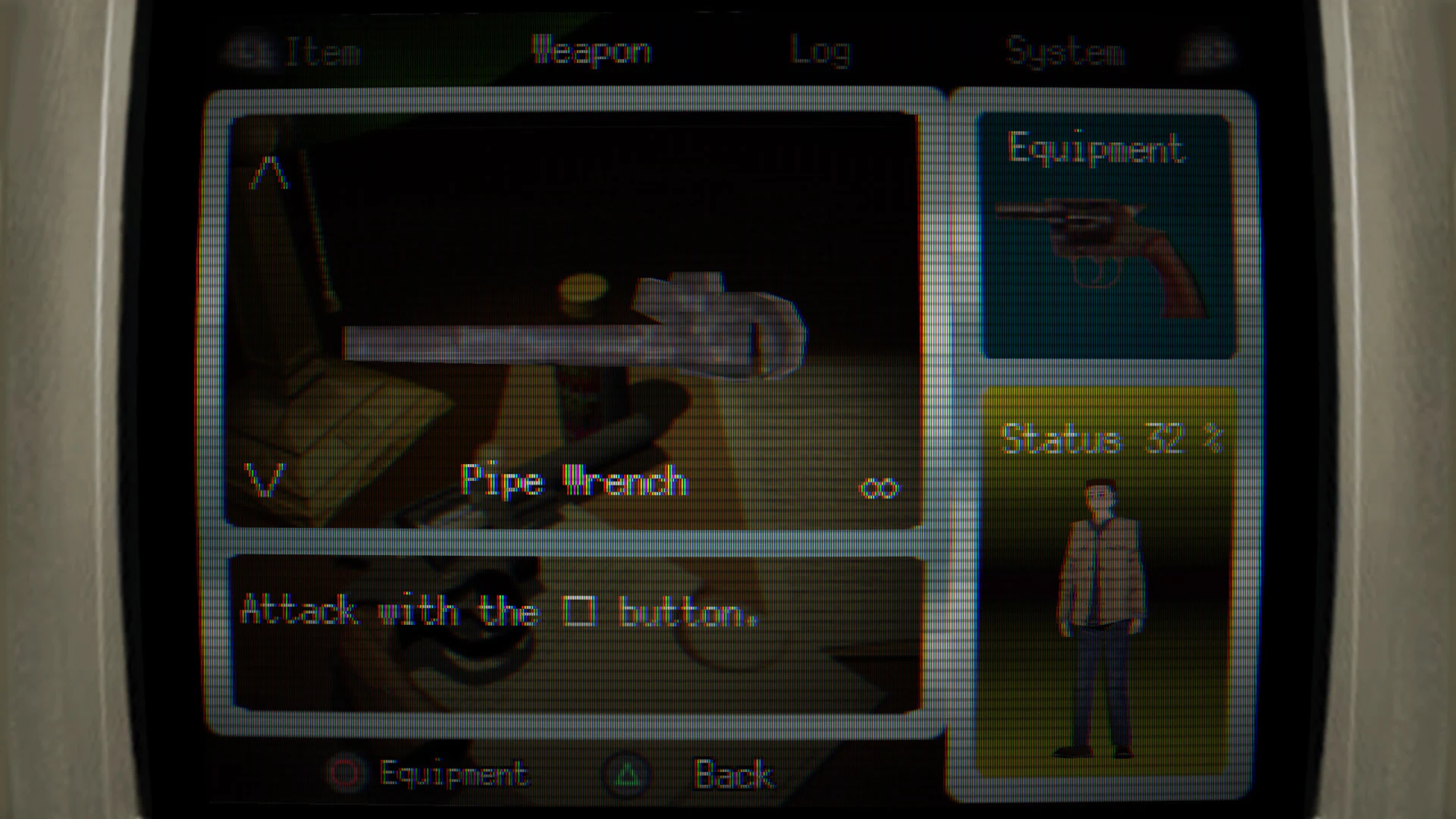Open the Log tab

tap(821, 49)
